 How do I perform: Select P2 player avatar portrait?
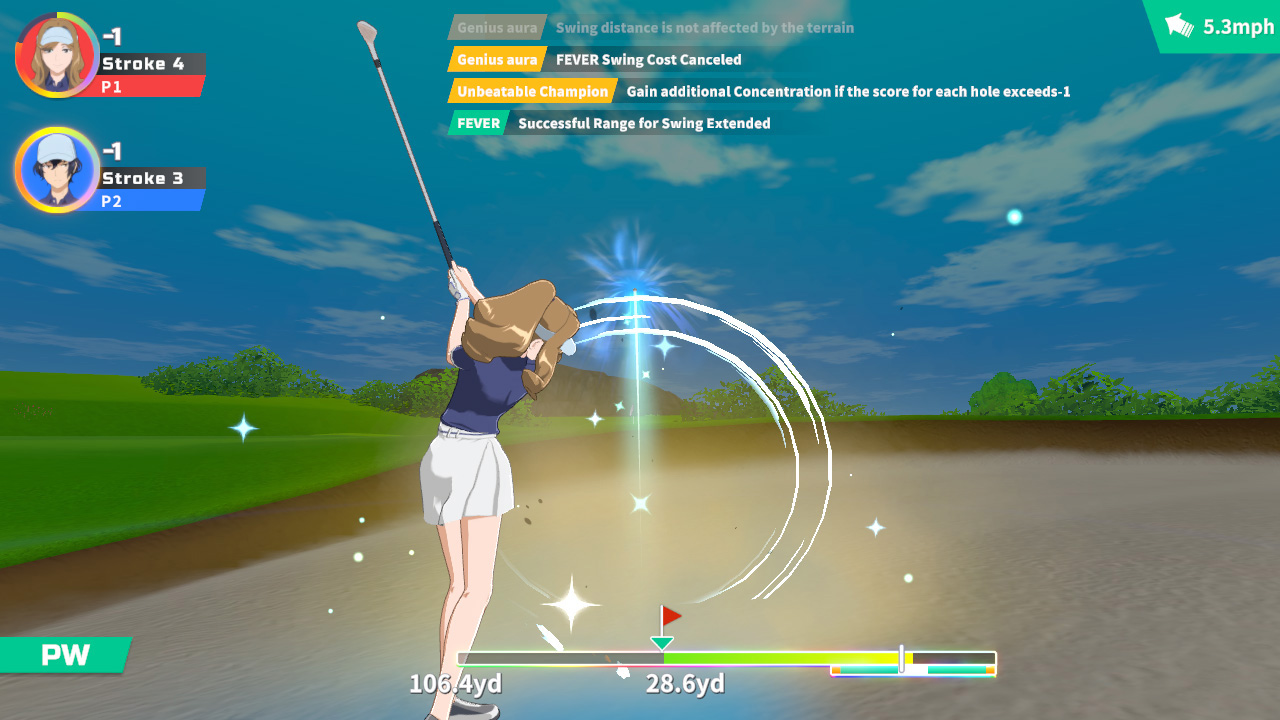coord(57,170)
